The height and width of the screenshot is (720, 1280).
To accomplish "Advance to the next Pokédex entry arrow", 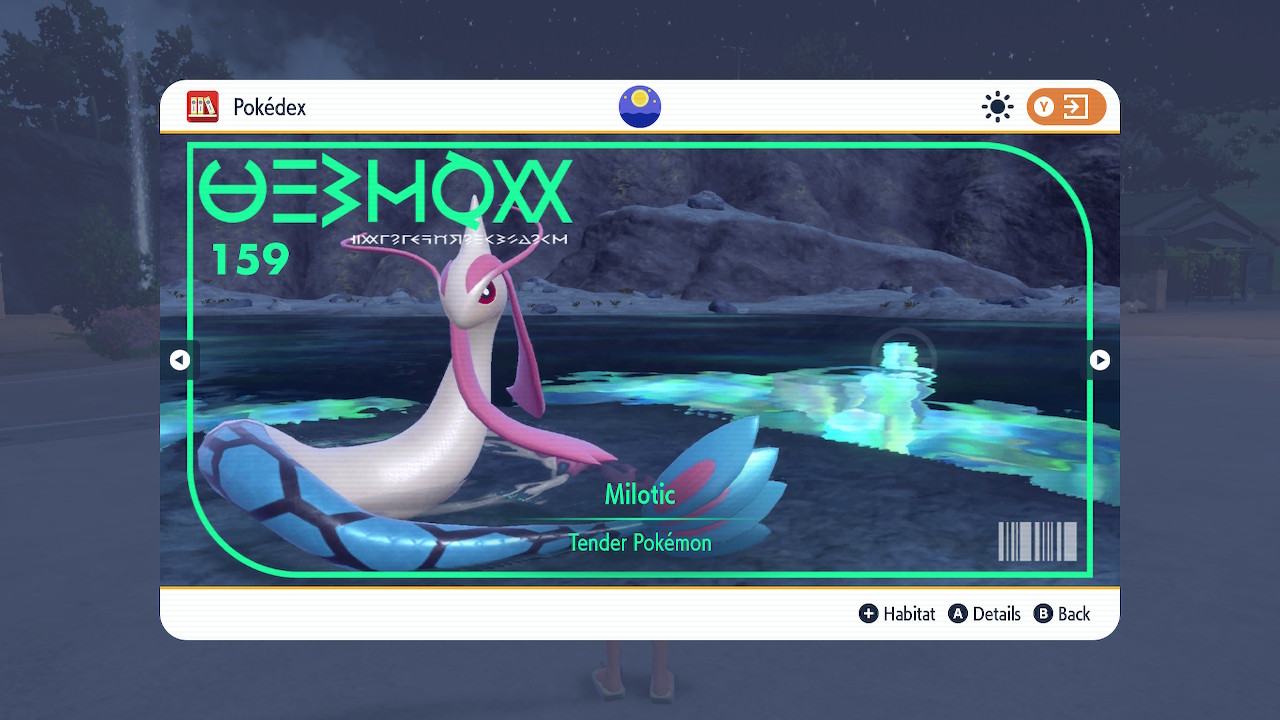I will pos(1099,360).
